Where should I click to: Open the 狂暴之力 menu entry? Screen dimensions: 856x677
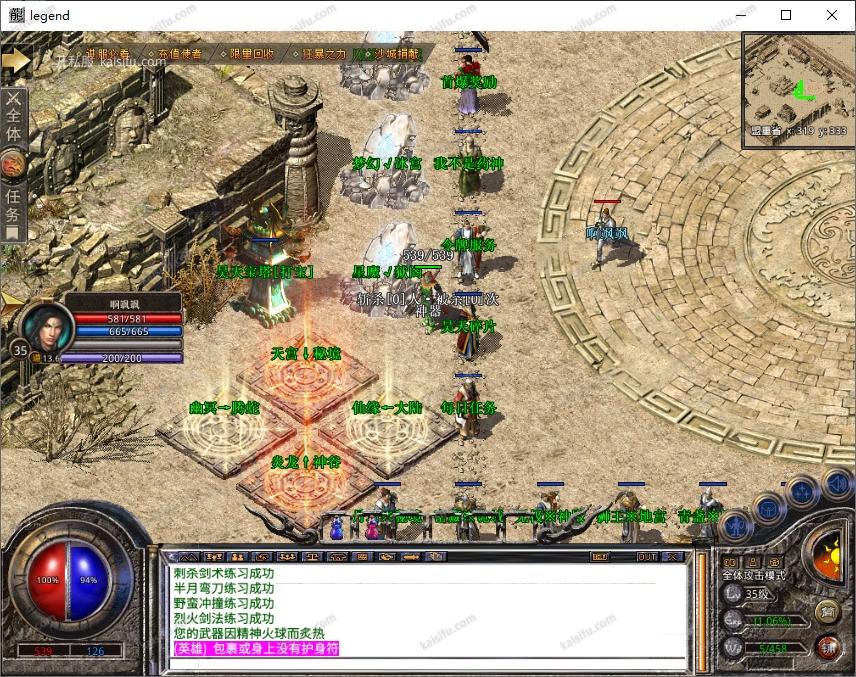tap(324, 54)
